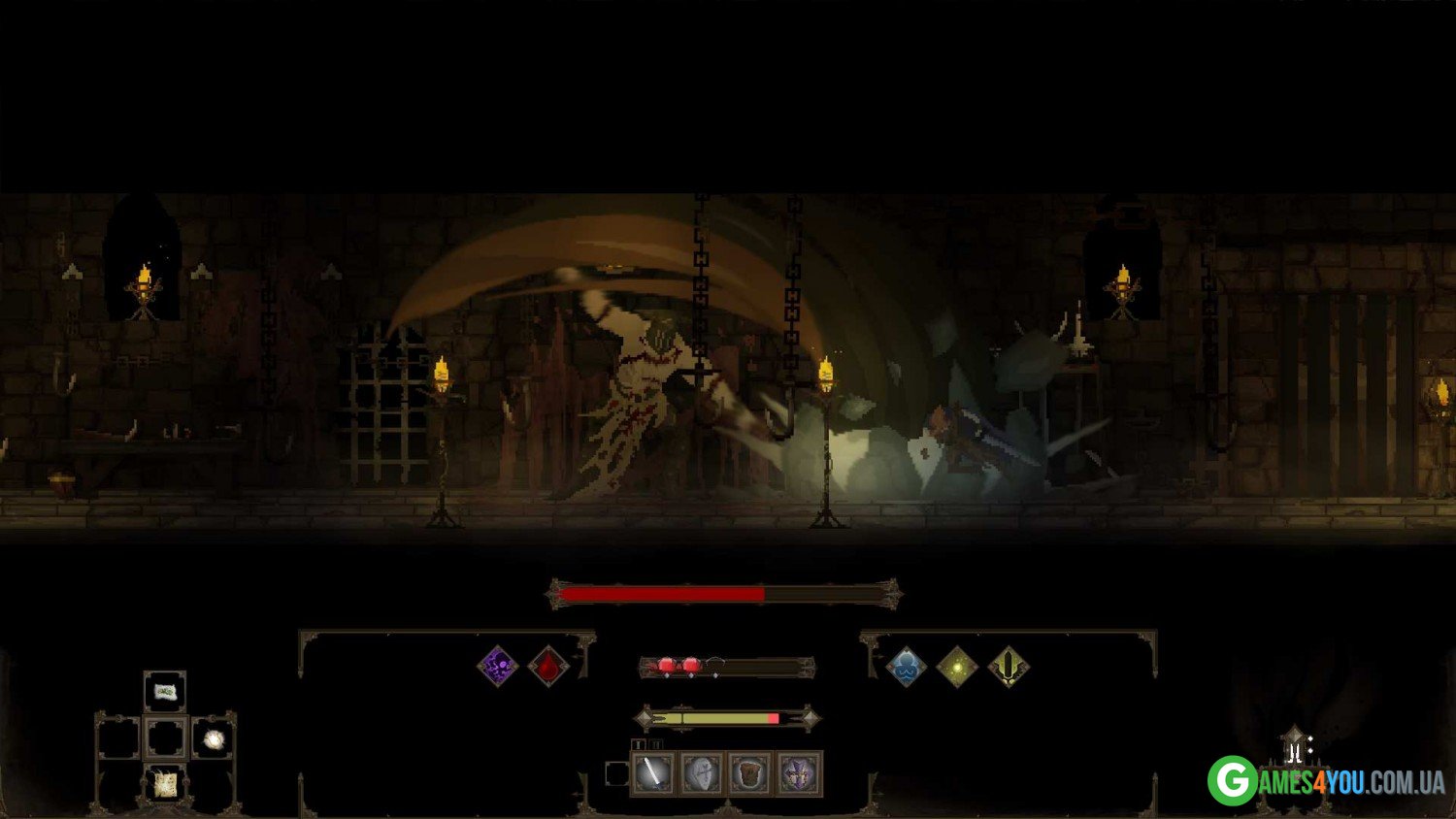Open the Games4You.com.ua watermark link
Viewport: 1456px width, 819px height.
coord(1326,781)
